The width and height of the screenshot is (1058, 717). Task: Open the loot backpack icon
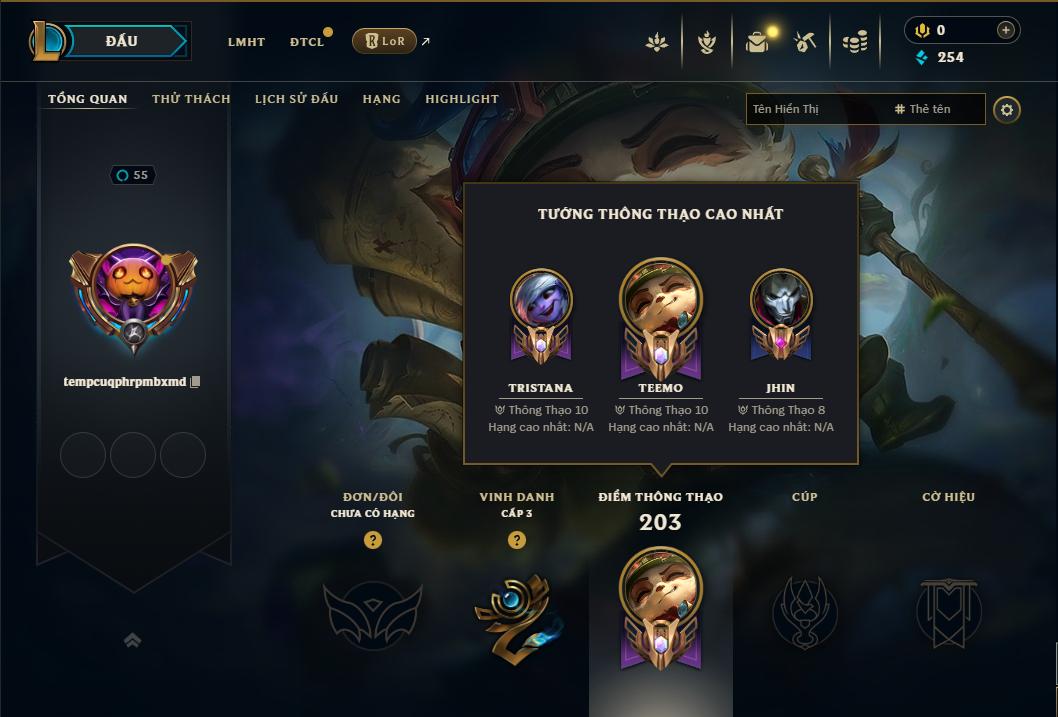pos(757,42)
